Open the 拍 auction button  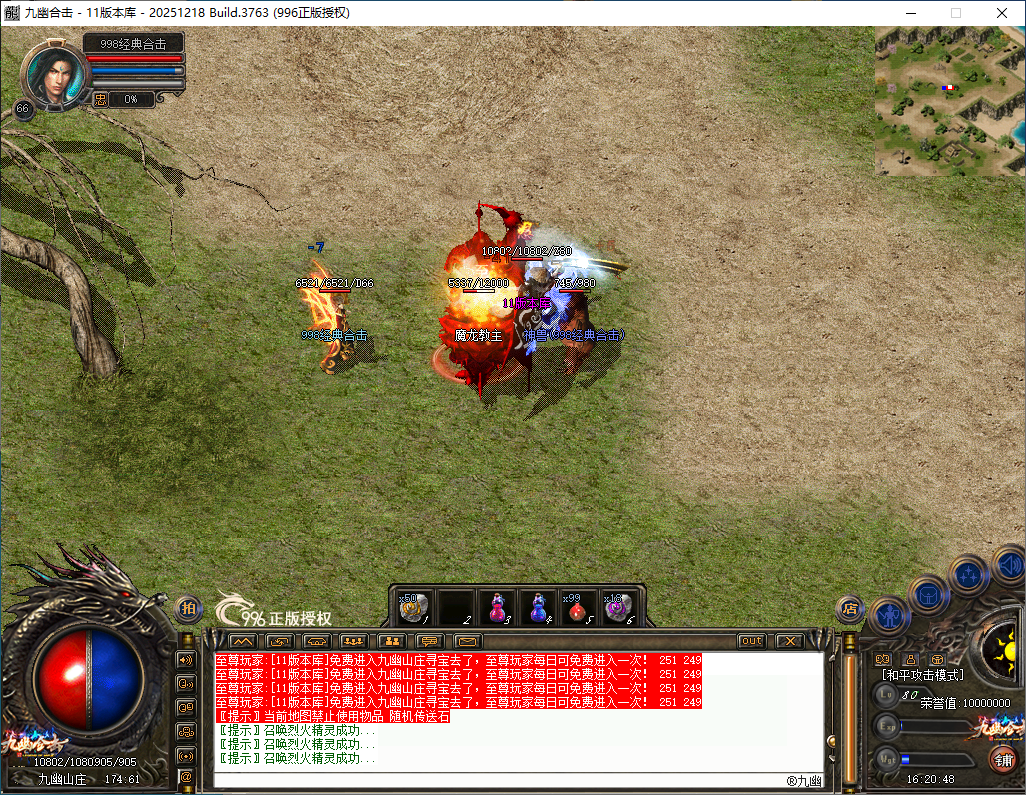coord(188,608)
